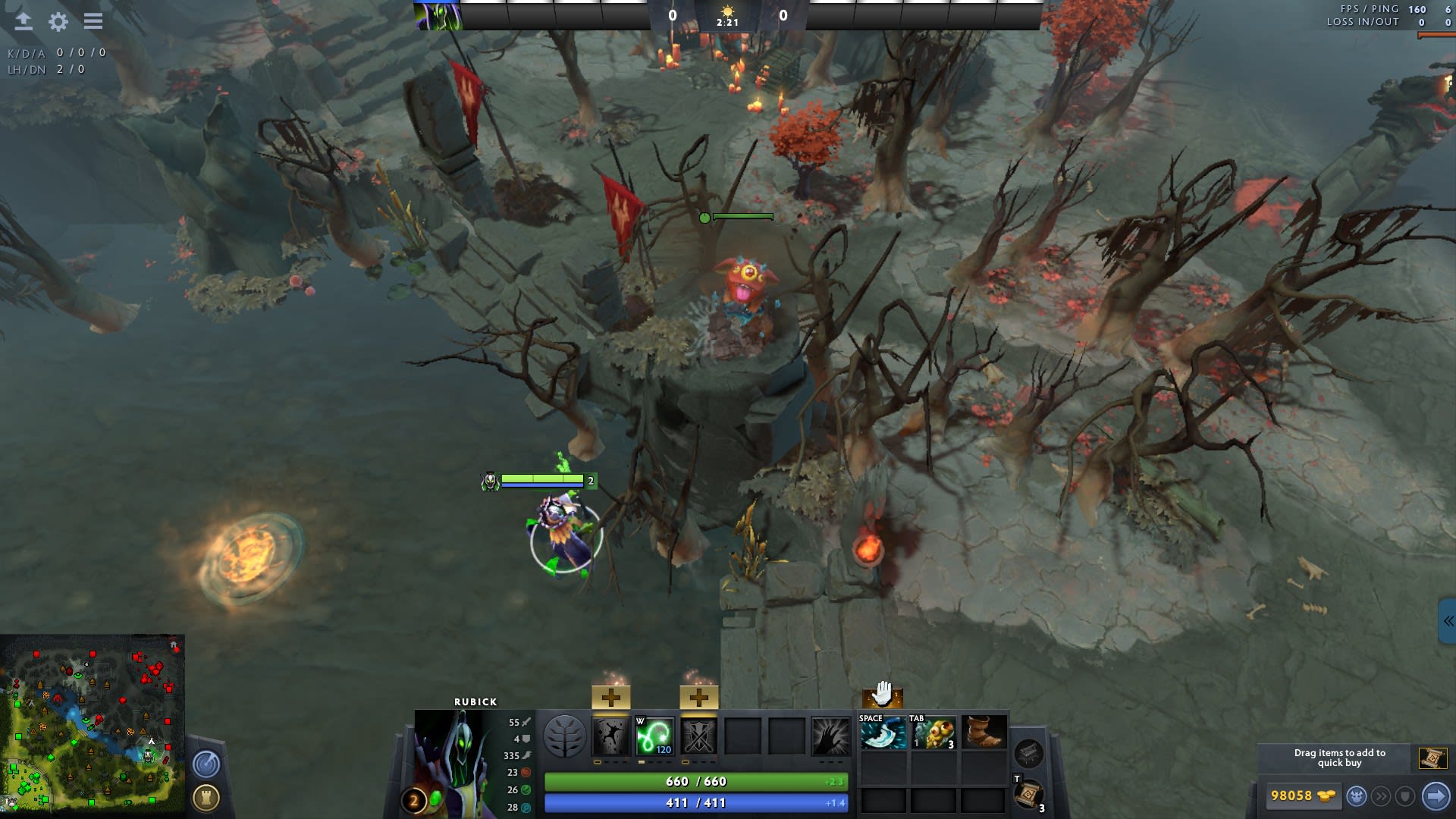Open the stash chest button
The height and width of the screenshot is (819, 1456).
1028,753
